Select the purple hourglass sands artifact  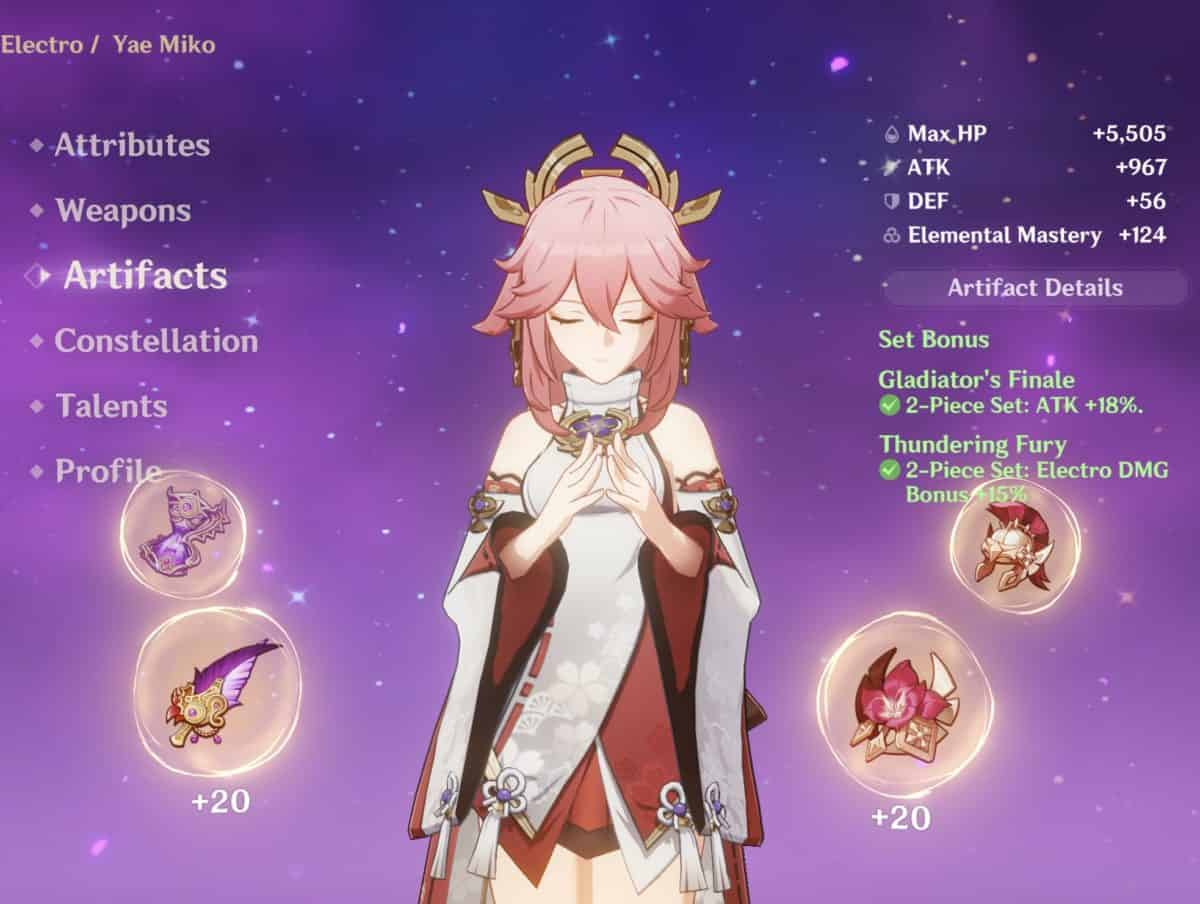click(183, 533)
